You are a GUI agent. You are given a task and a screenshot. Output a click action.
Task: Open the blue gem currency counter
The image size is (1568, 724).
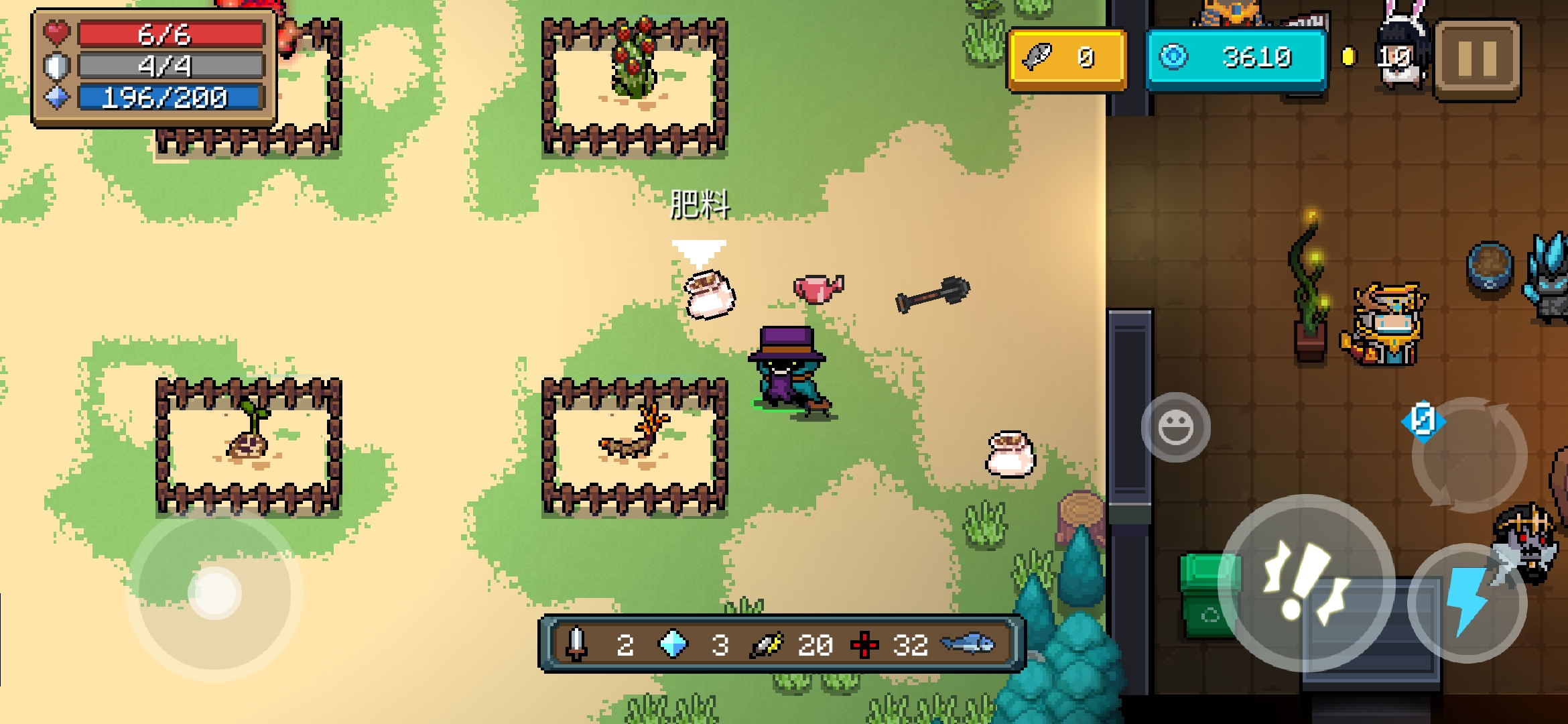click(x=1236, y=58)
